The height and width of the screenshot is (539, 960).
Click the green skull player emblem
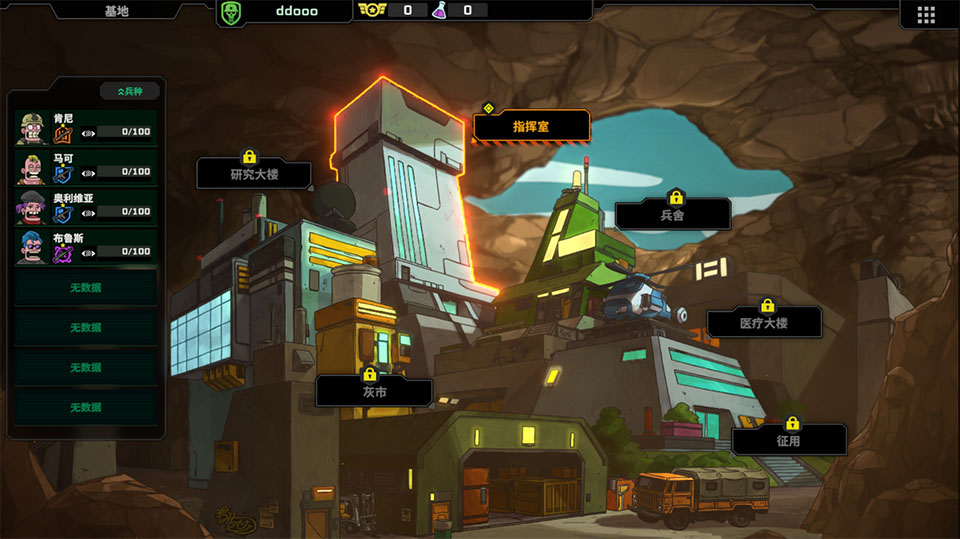[x=230, y=12]
